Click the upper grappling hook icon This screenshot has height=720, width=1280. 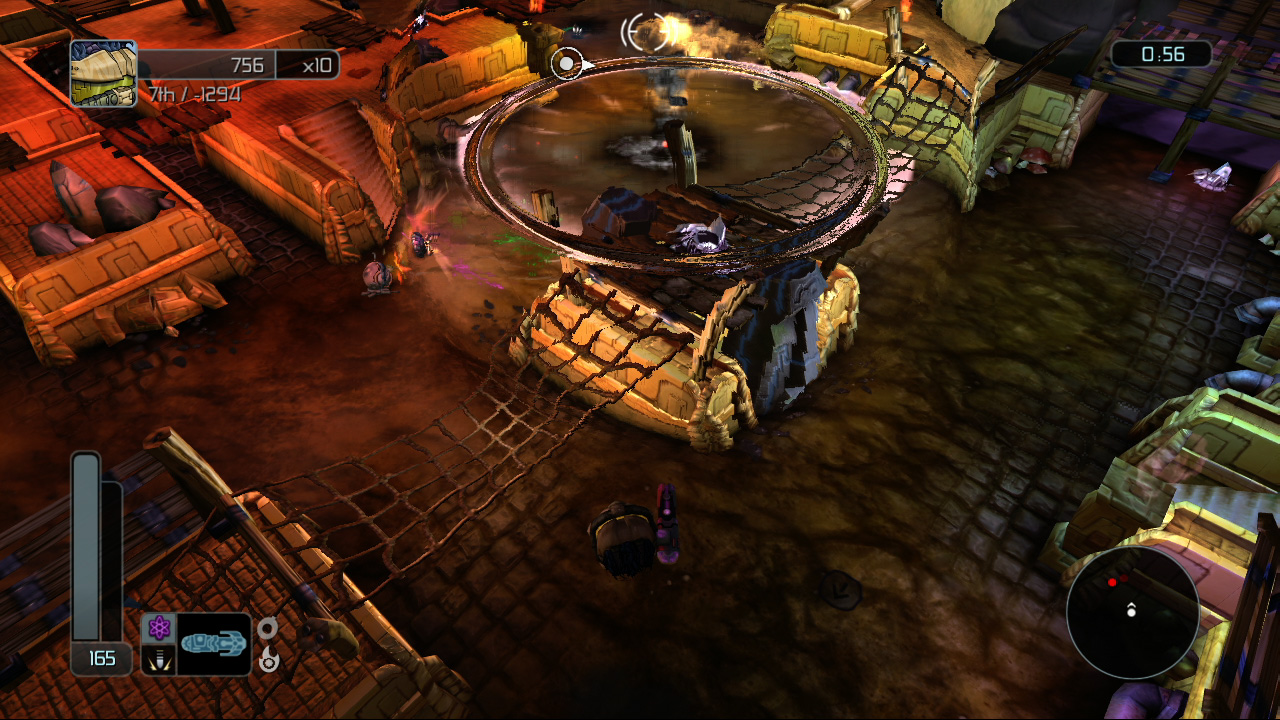(266, 627)
